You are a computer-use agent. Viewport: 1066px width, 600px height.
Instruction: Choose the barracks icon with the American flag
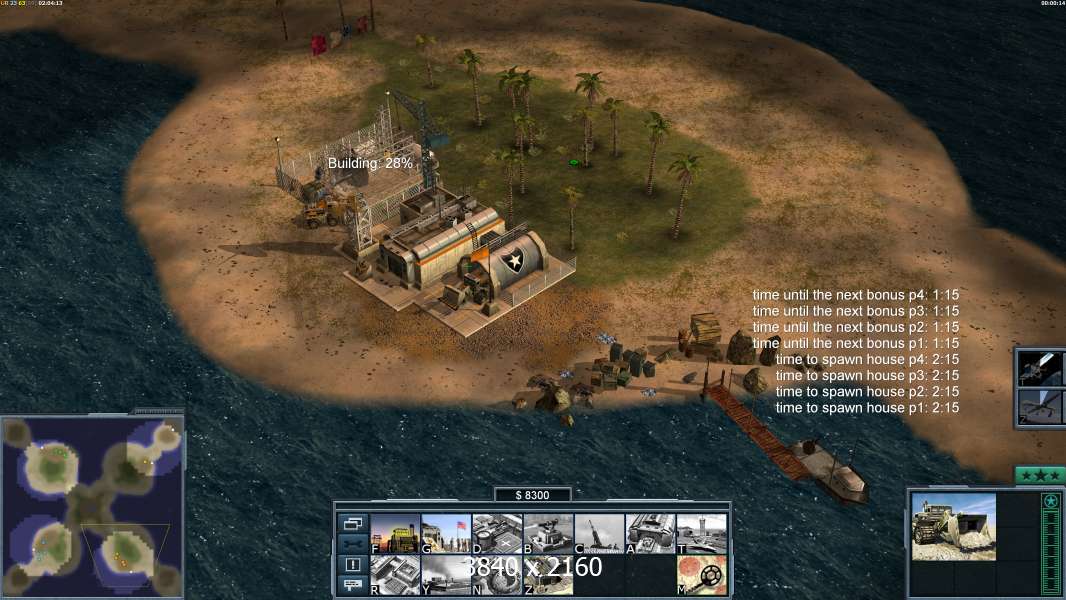click(446, 533)
